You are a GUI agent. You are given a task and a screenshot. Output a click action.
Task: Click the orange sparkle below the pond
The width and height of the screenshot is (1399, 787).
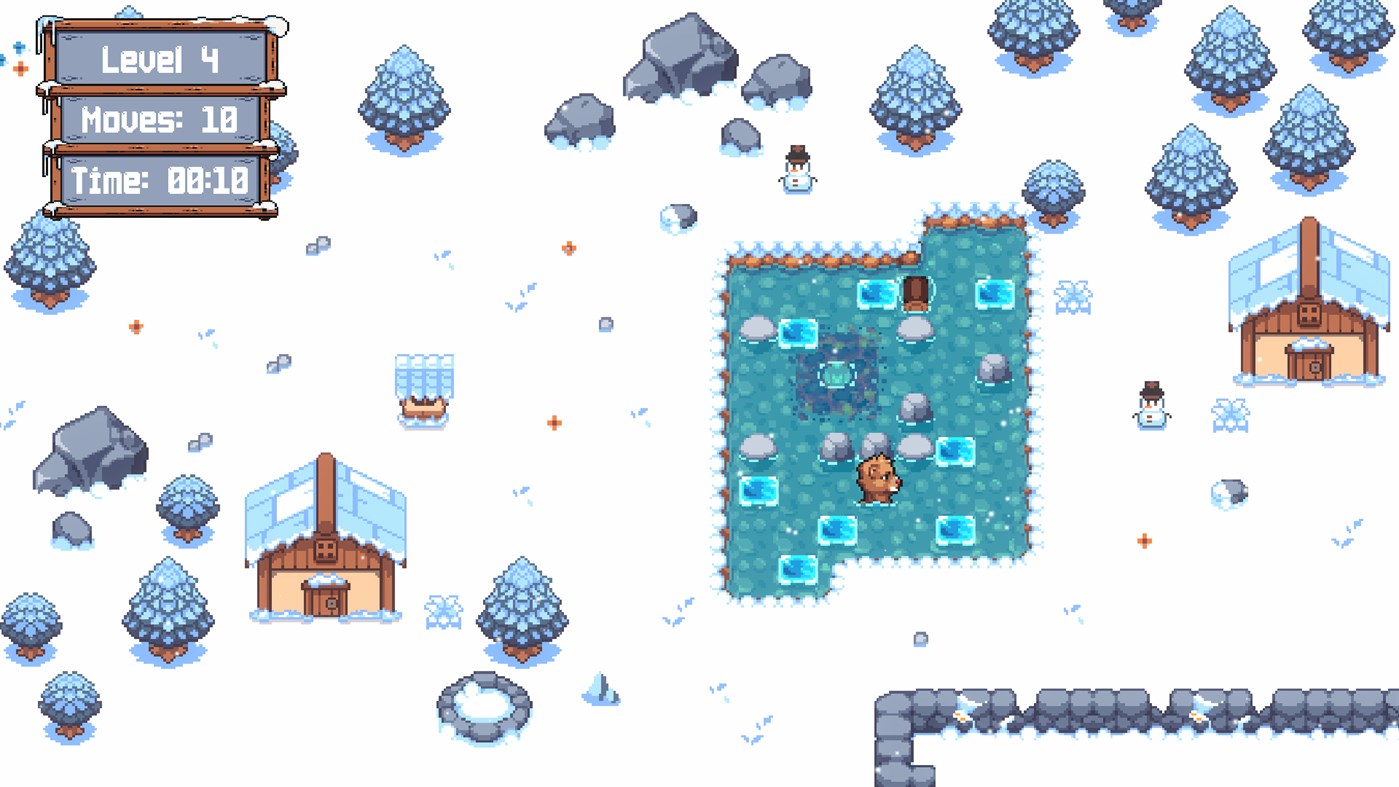tap(1144, 540)
